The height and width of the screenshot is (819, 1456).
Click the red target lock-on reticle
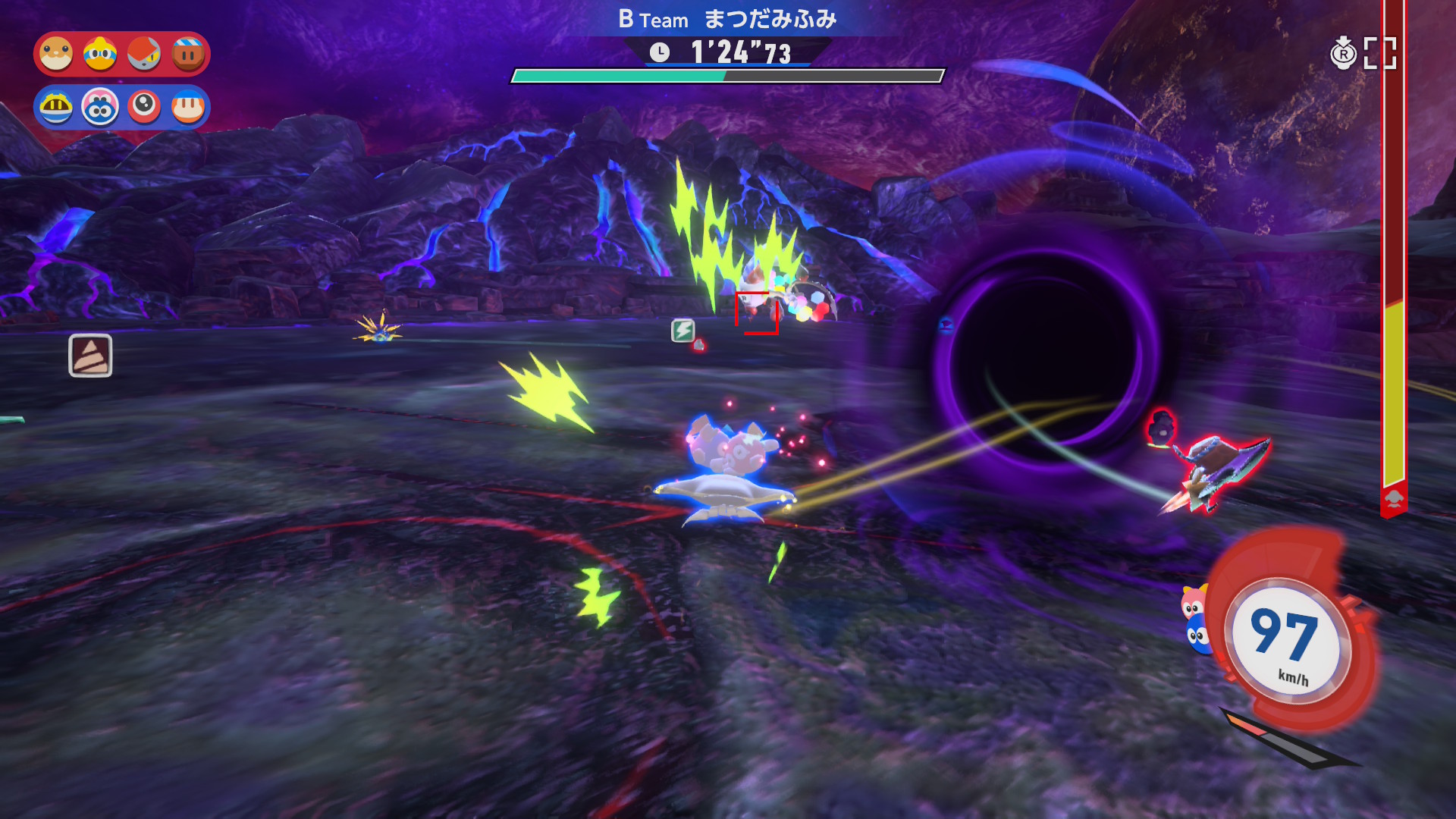click(757, 312)
